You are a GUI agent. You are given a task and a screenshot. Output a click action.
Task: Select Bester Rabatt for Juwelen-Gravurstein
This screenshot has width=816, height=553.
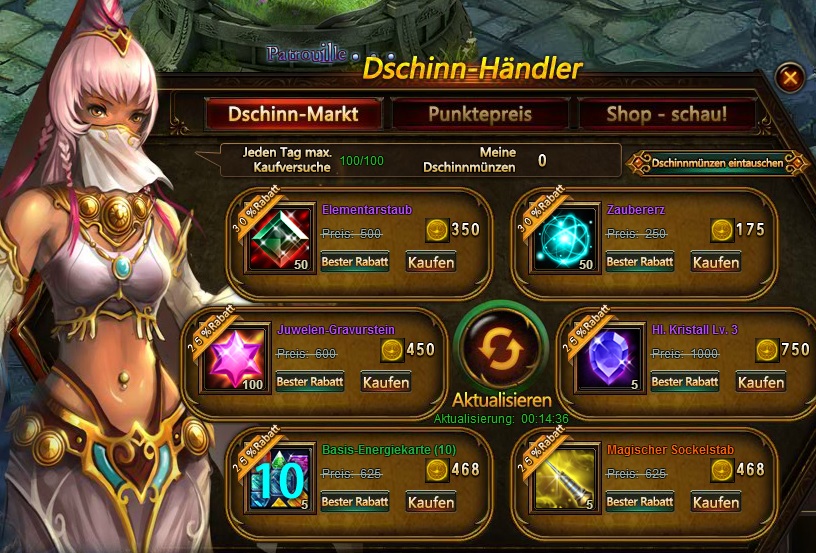[x=310, y=382]
